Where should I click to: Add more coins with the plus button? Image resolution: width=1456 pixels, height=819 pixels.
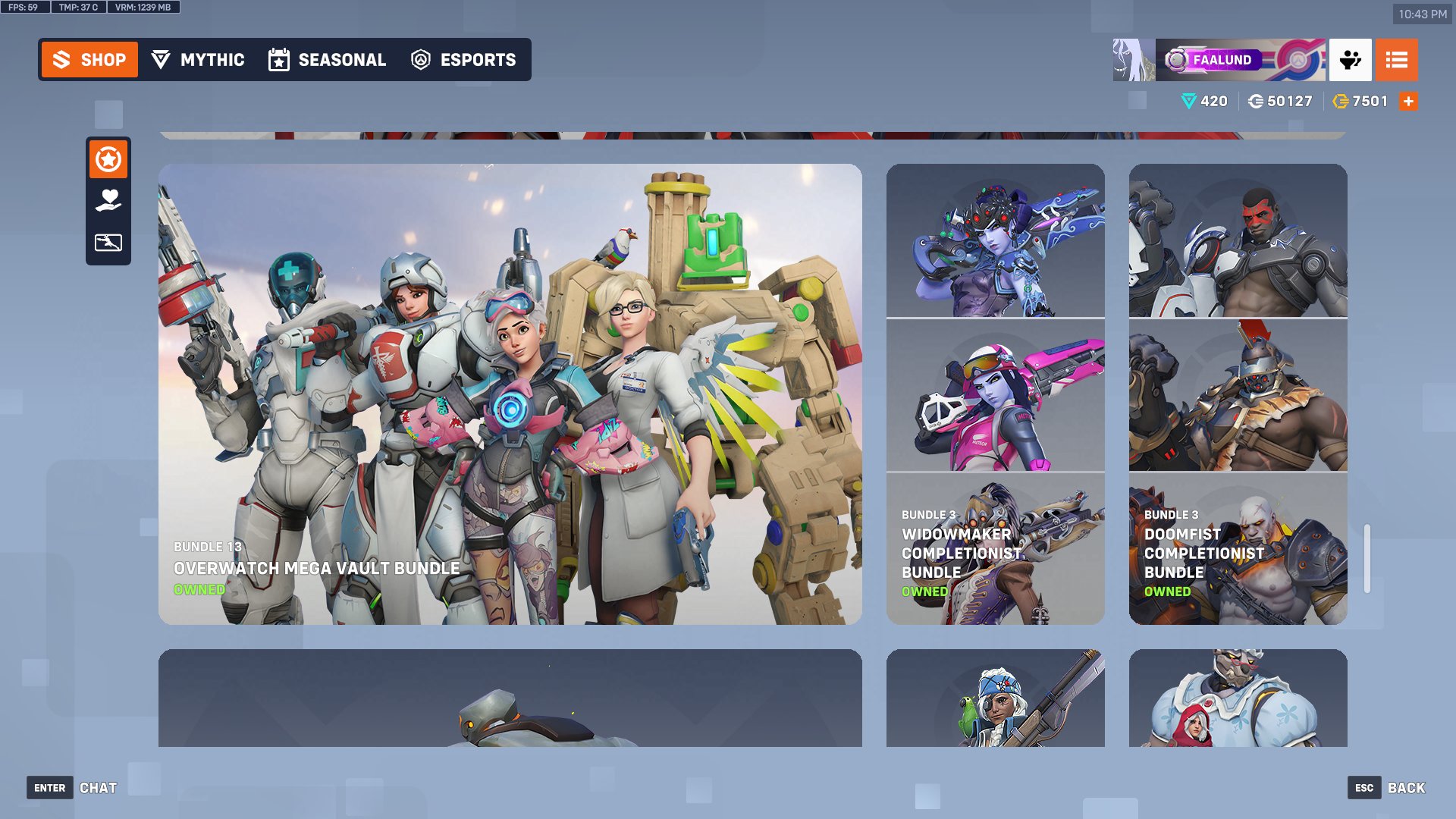[1408, 102]
